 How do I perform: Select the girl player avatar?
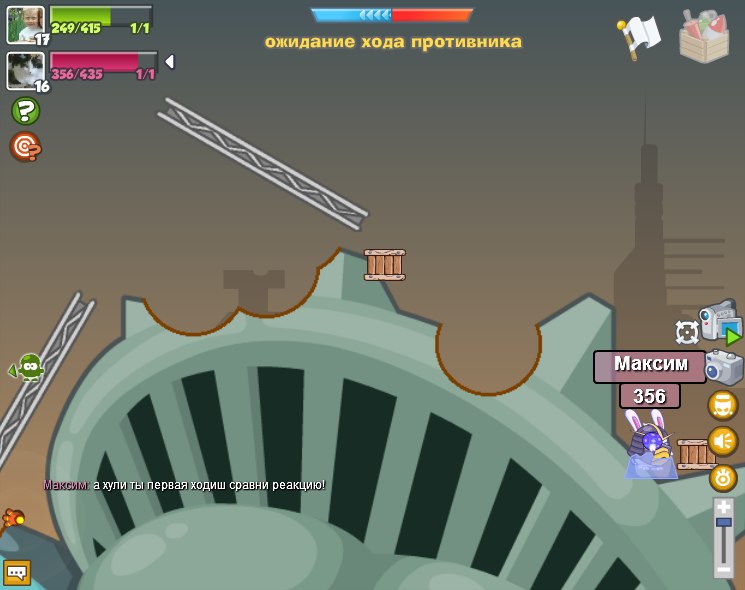coord(25,24)
